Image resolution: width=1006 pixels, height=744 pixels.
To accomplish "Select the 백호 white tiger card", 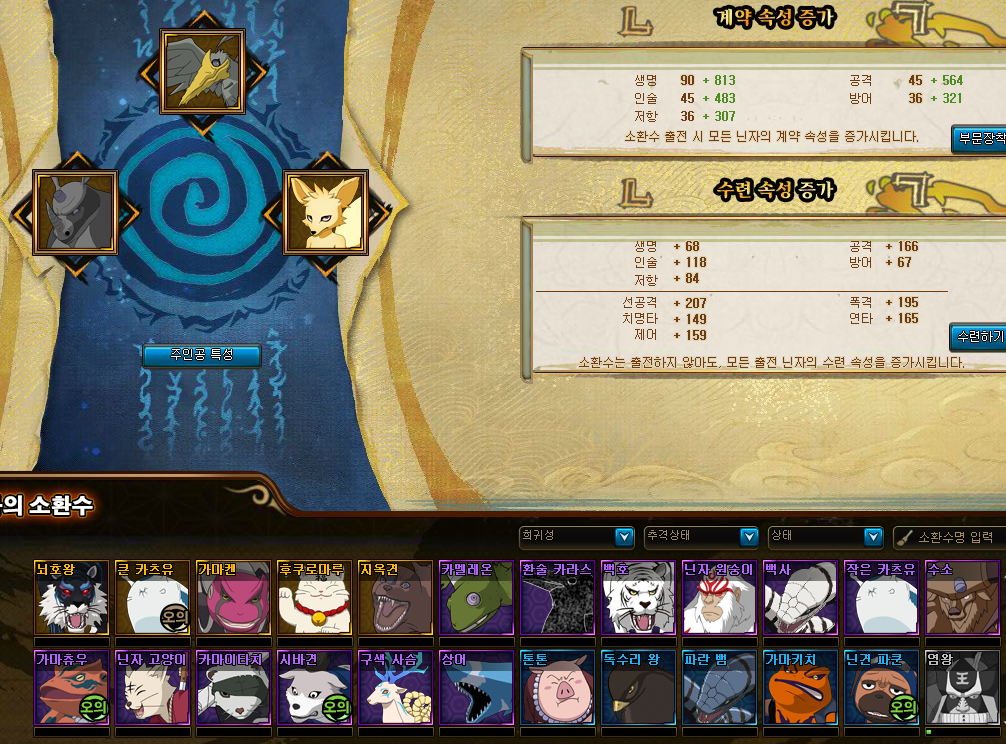I will pos(638,598).
